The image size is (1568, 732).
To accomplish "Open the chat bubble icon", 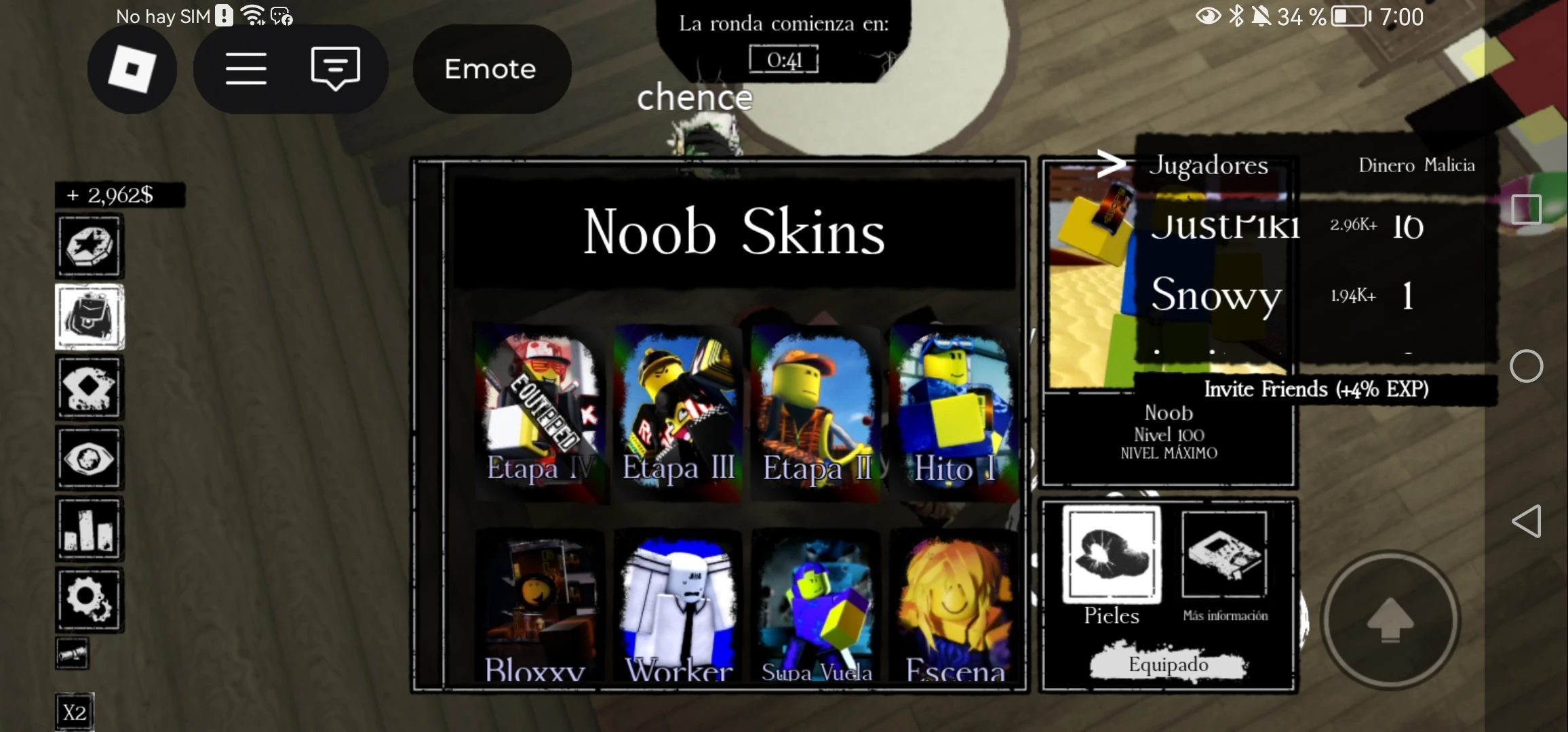I will pyautogui.click(x=334, y=68).
